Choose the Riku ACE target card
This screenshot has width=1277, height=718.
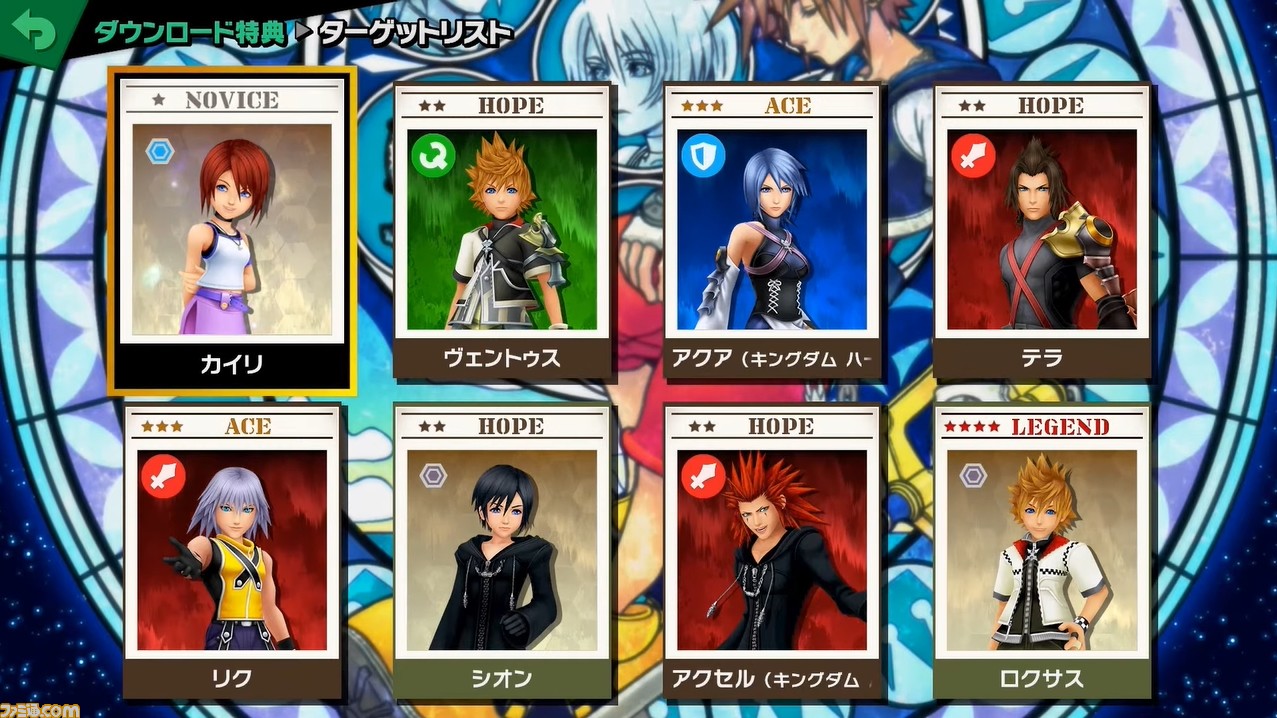233,551
